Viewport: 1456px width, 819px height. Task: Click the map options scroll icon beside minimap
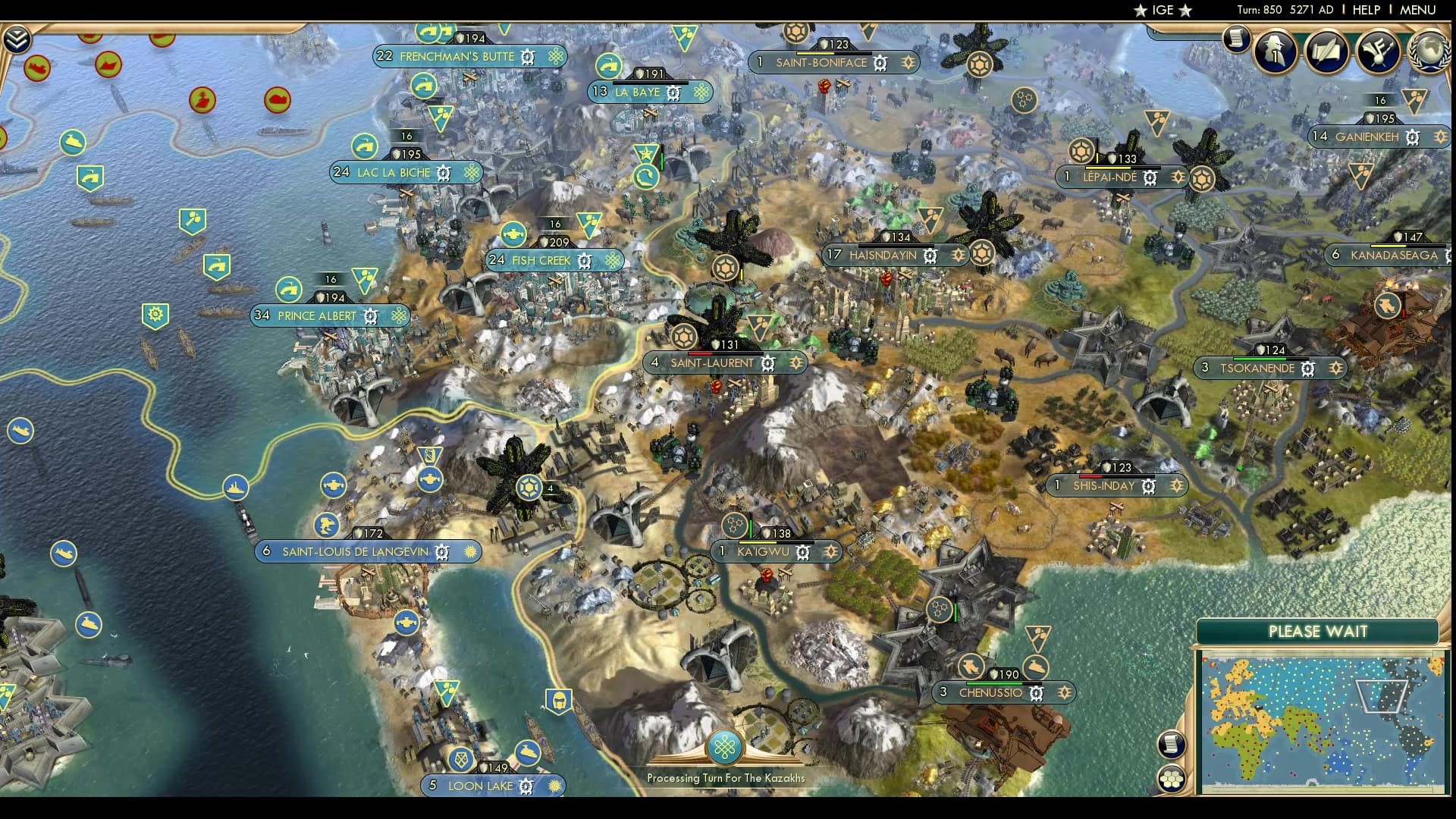(x=1172, y=744)
